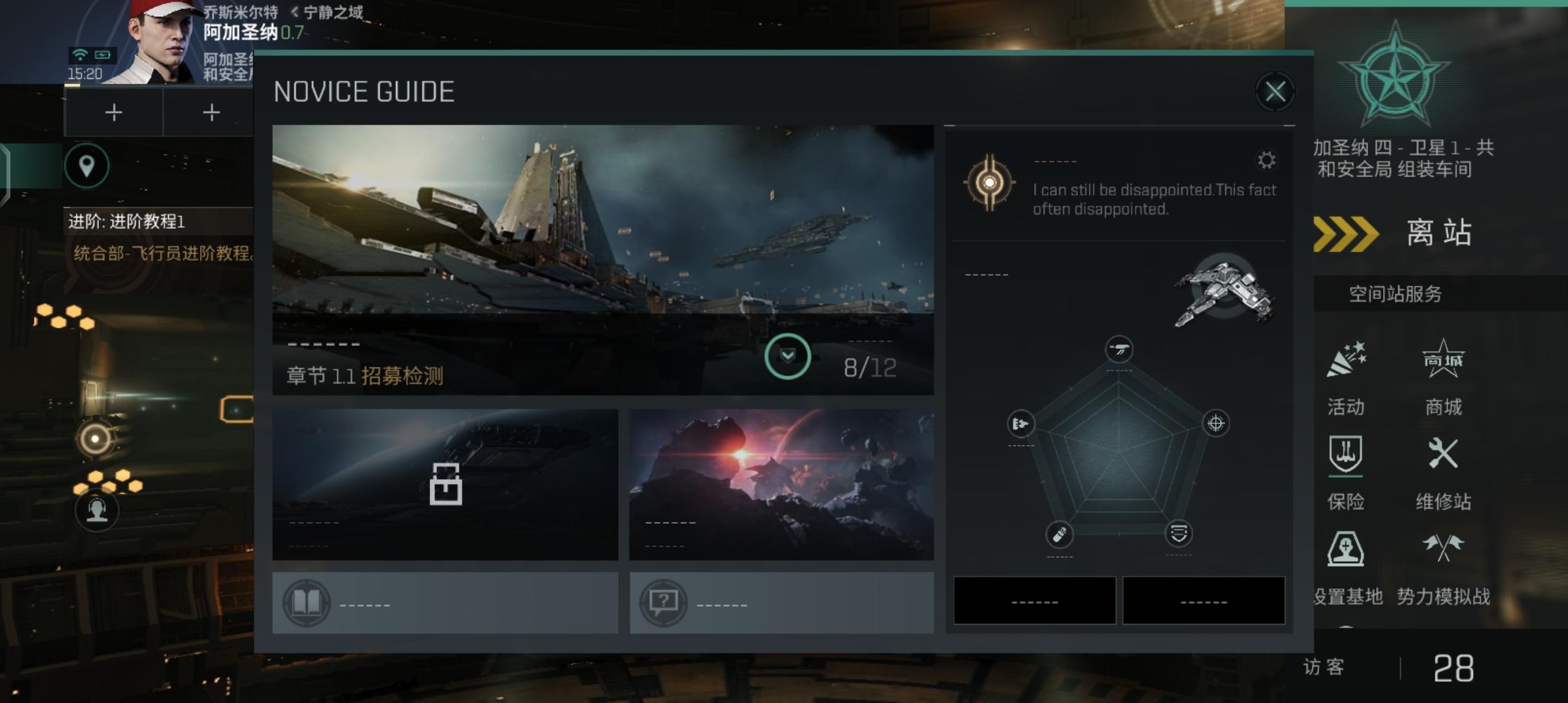Open 势力模拟战 faction simulation battle
1568x703 pixels.
click(x=1443, y=566)
